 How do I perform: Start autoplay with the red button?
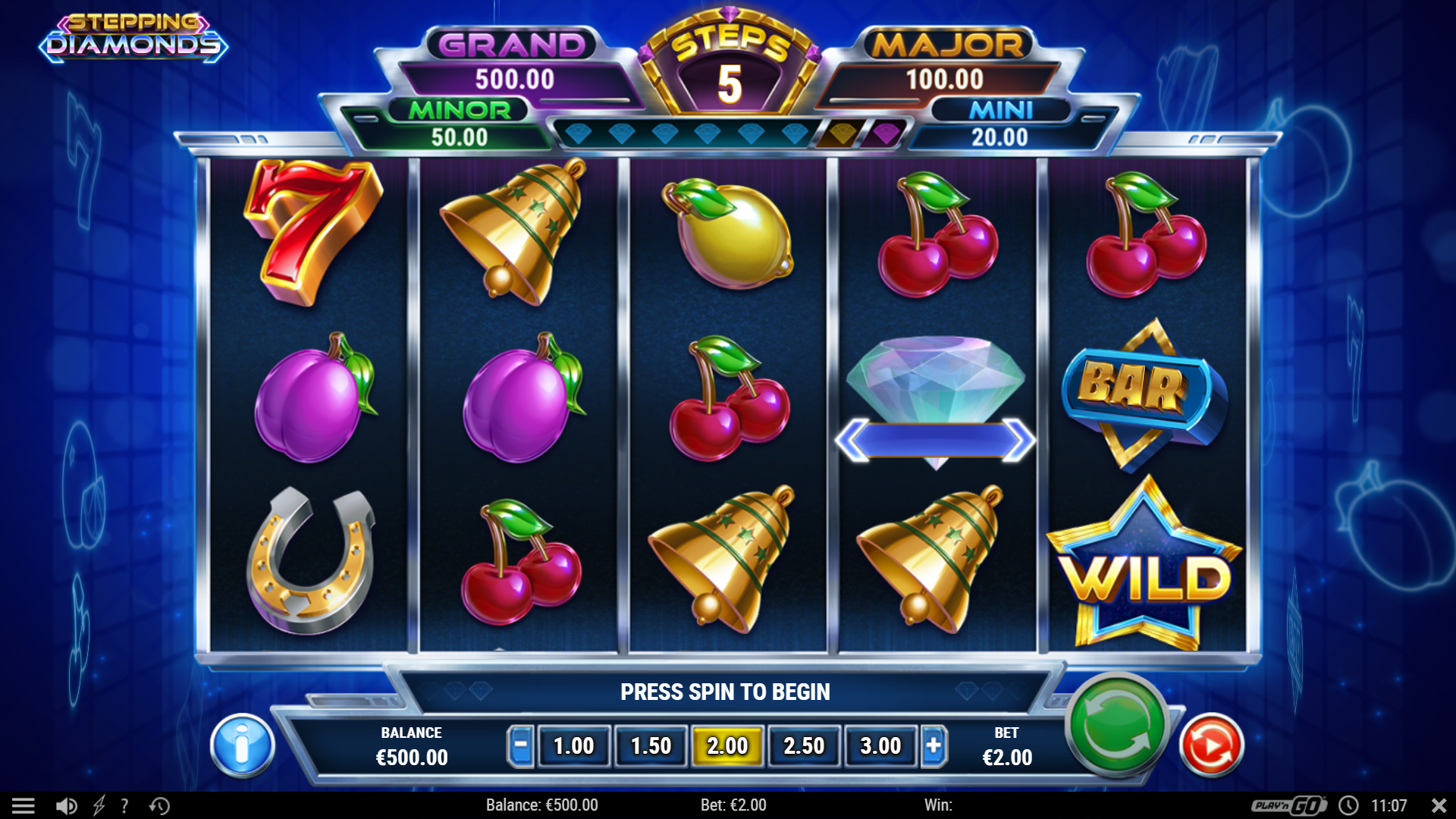pyautogui.click(x=1211, y=746)
